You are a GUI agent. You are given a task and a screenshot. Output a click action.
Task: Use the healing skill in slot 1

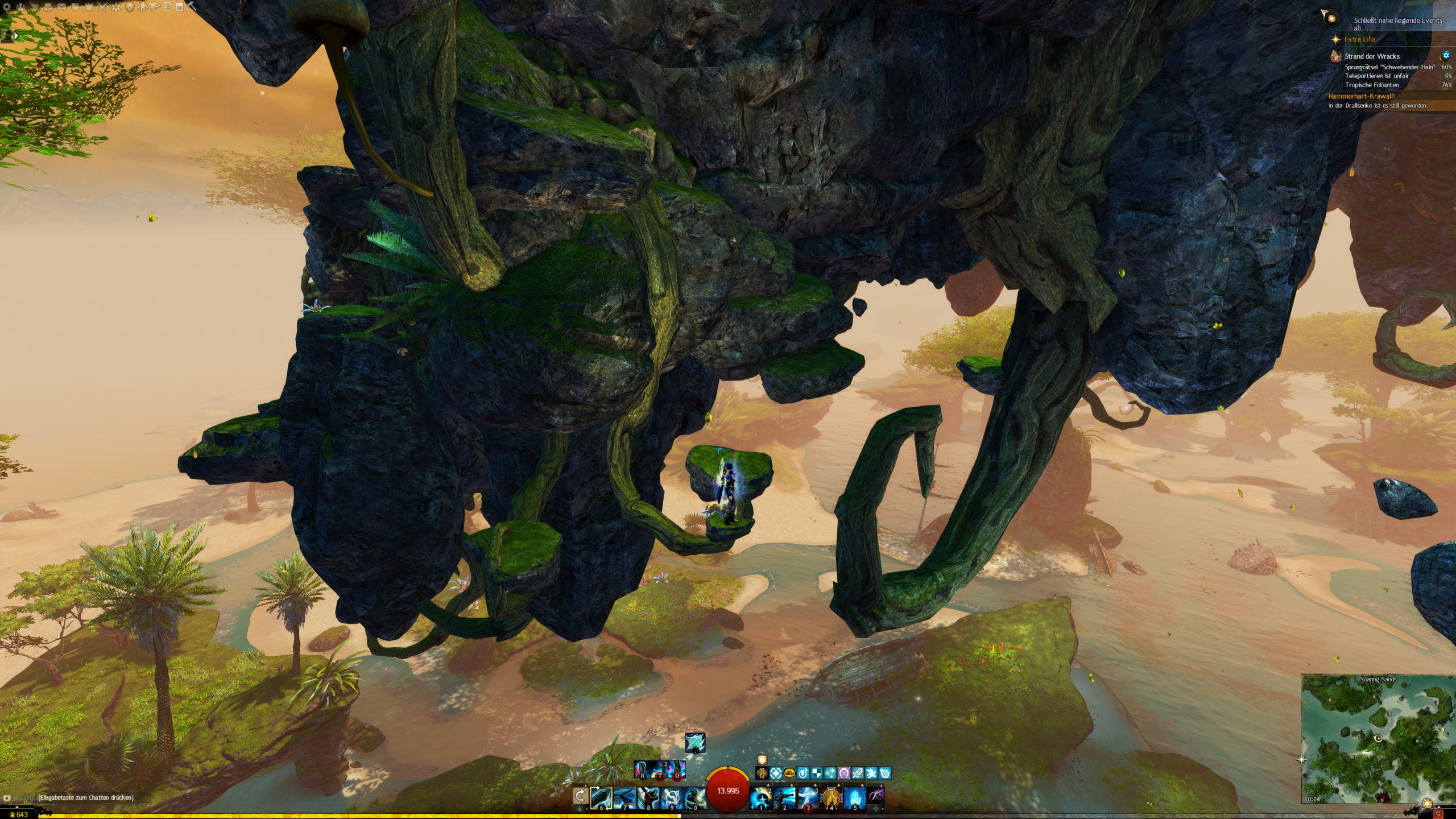point(761,797)
